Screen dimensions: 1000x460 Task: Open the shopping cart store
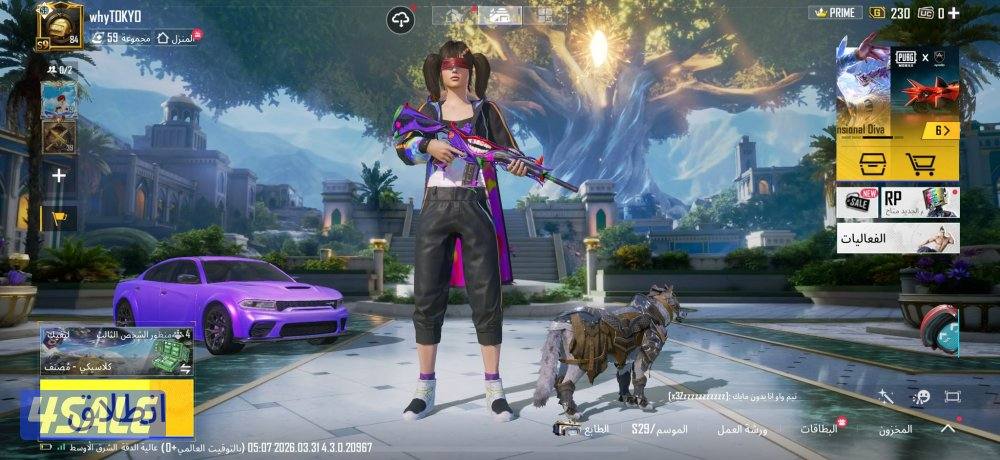(920, 164)
